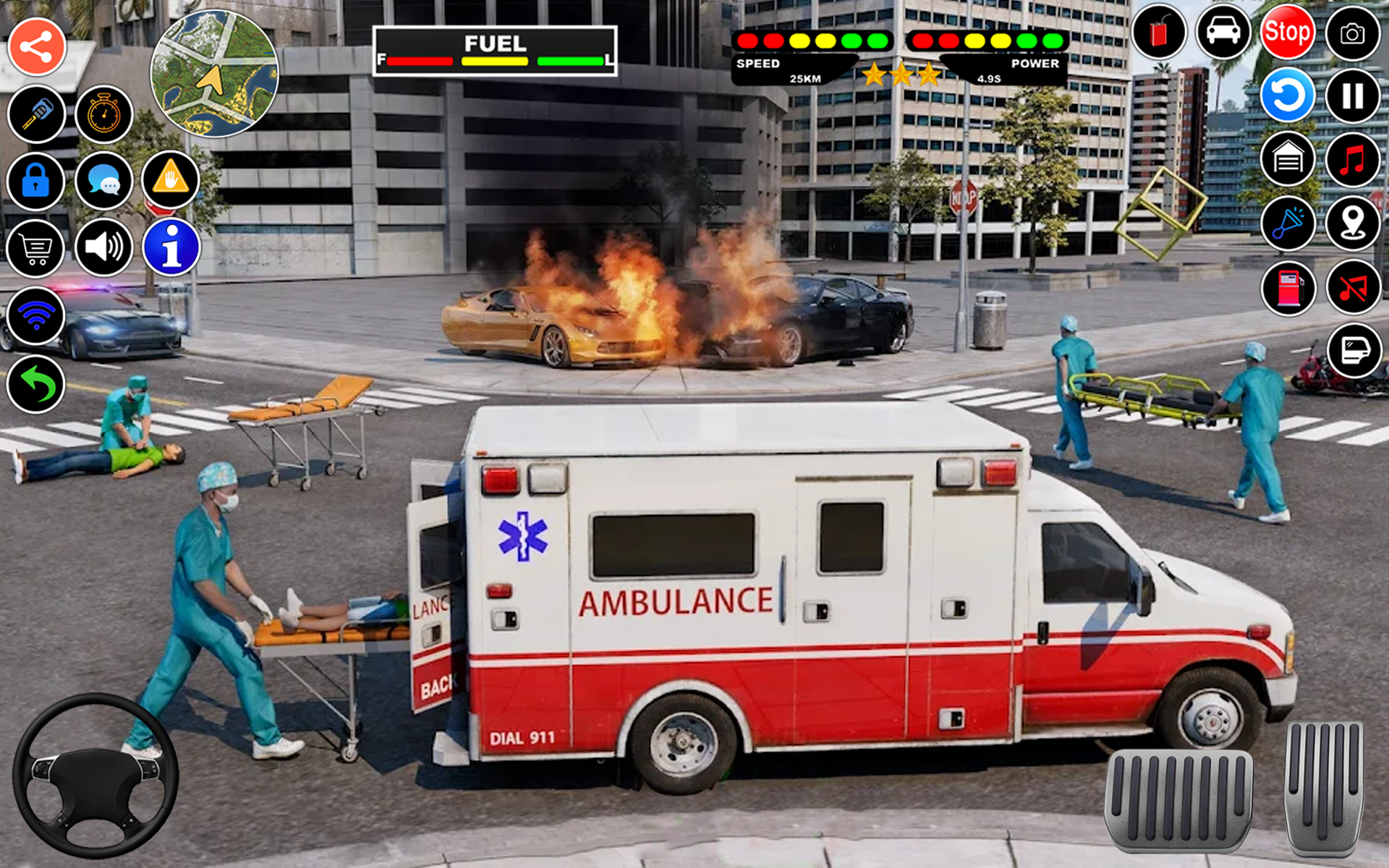The width and height of the screenshot is (1389, 868).
Task: Open the in-game shop cart icon
Action: (x=36, y=247)
